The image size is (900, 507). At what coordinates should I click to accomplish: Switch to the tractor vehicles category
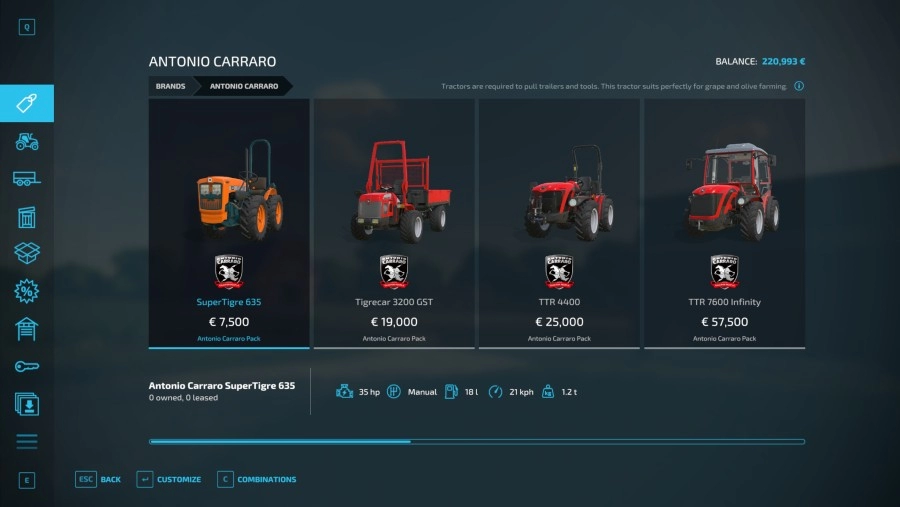click(x=27, y=141)
